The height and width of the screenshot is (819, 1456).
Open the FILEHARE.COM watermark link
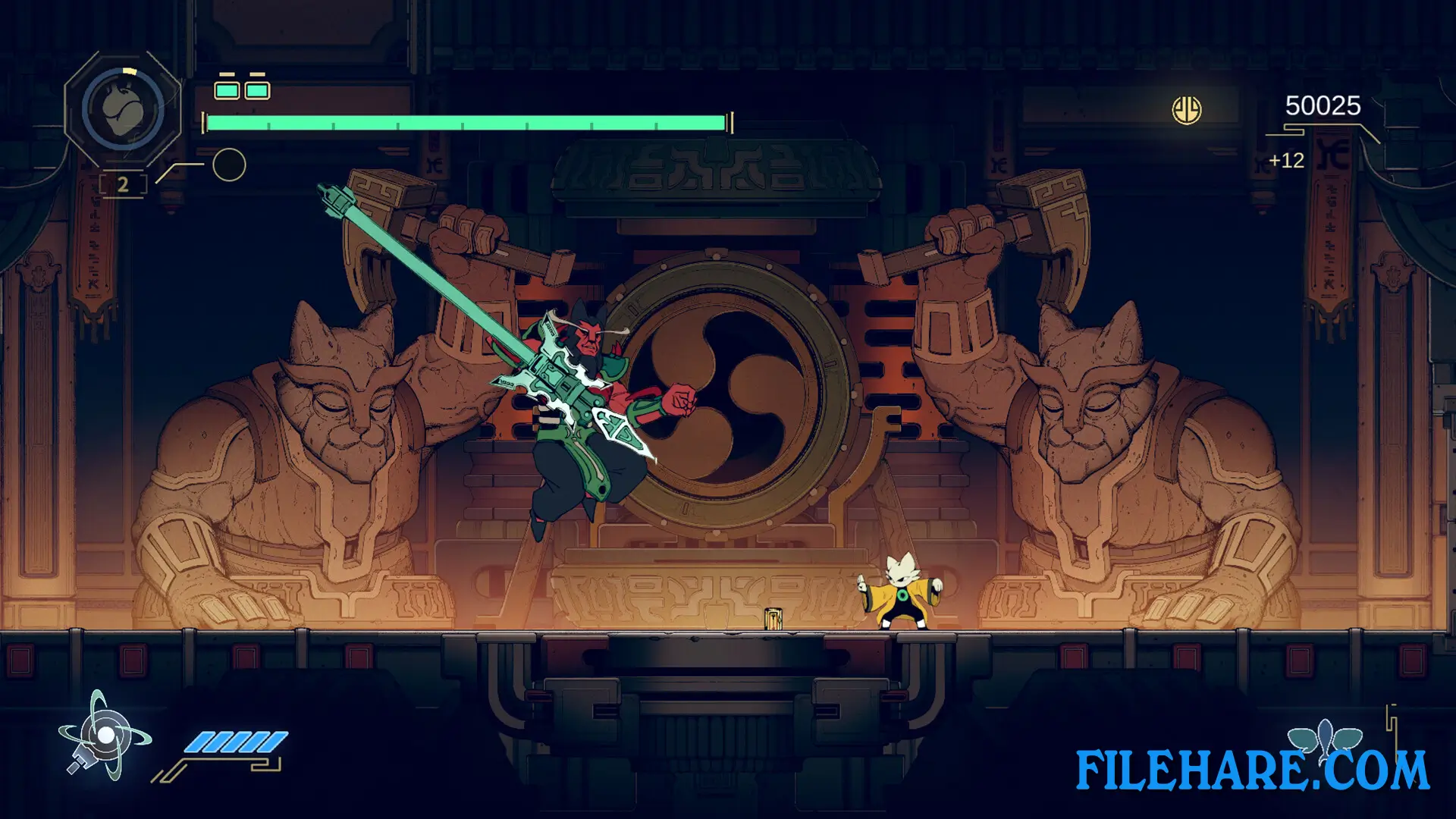(1252, 770)
